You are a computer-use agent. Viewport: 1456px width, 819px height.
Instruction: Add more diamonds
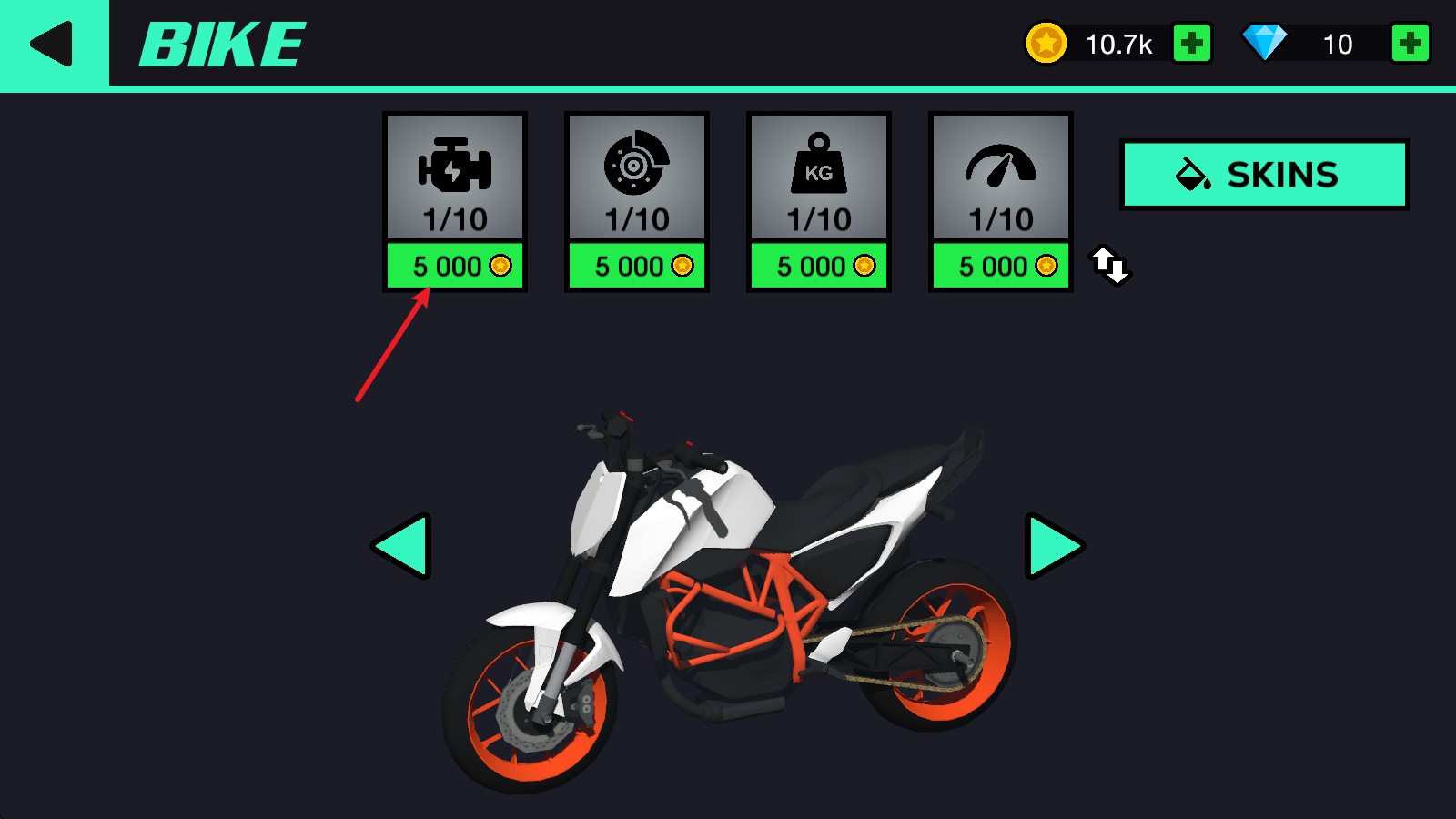coord(1410,44)
